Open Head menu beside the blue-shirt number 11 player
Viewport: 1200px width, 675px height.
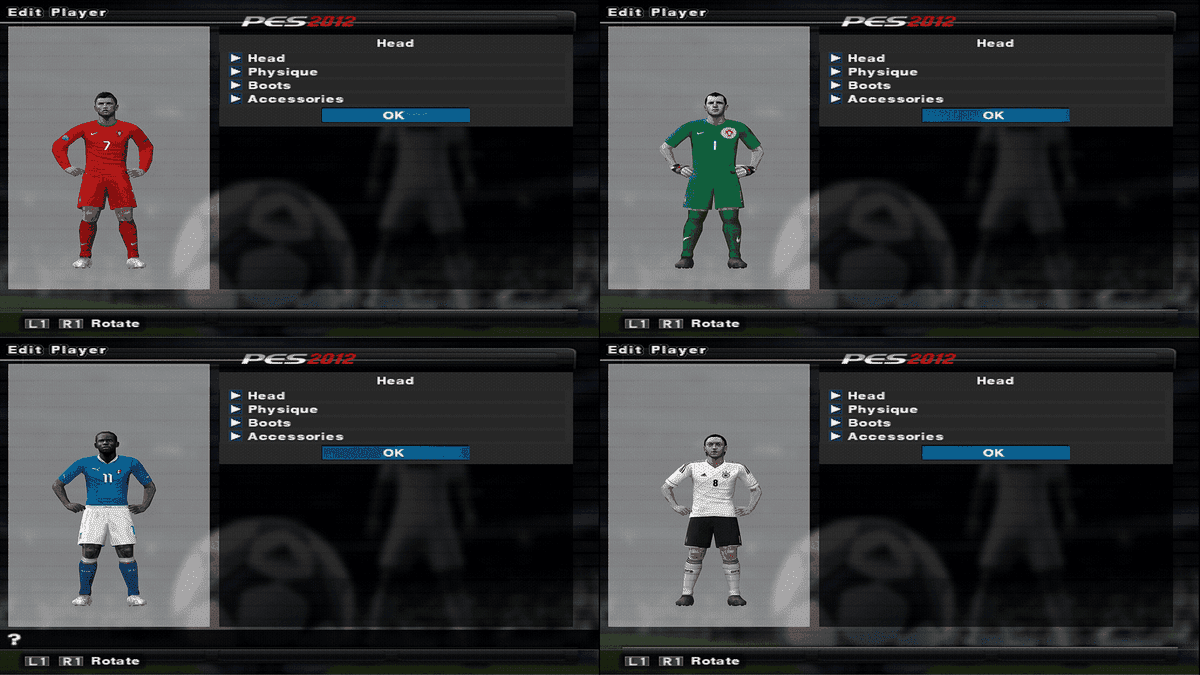pyautogui.click(x=265, y=396)
